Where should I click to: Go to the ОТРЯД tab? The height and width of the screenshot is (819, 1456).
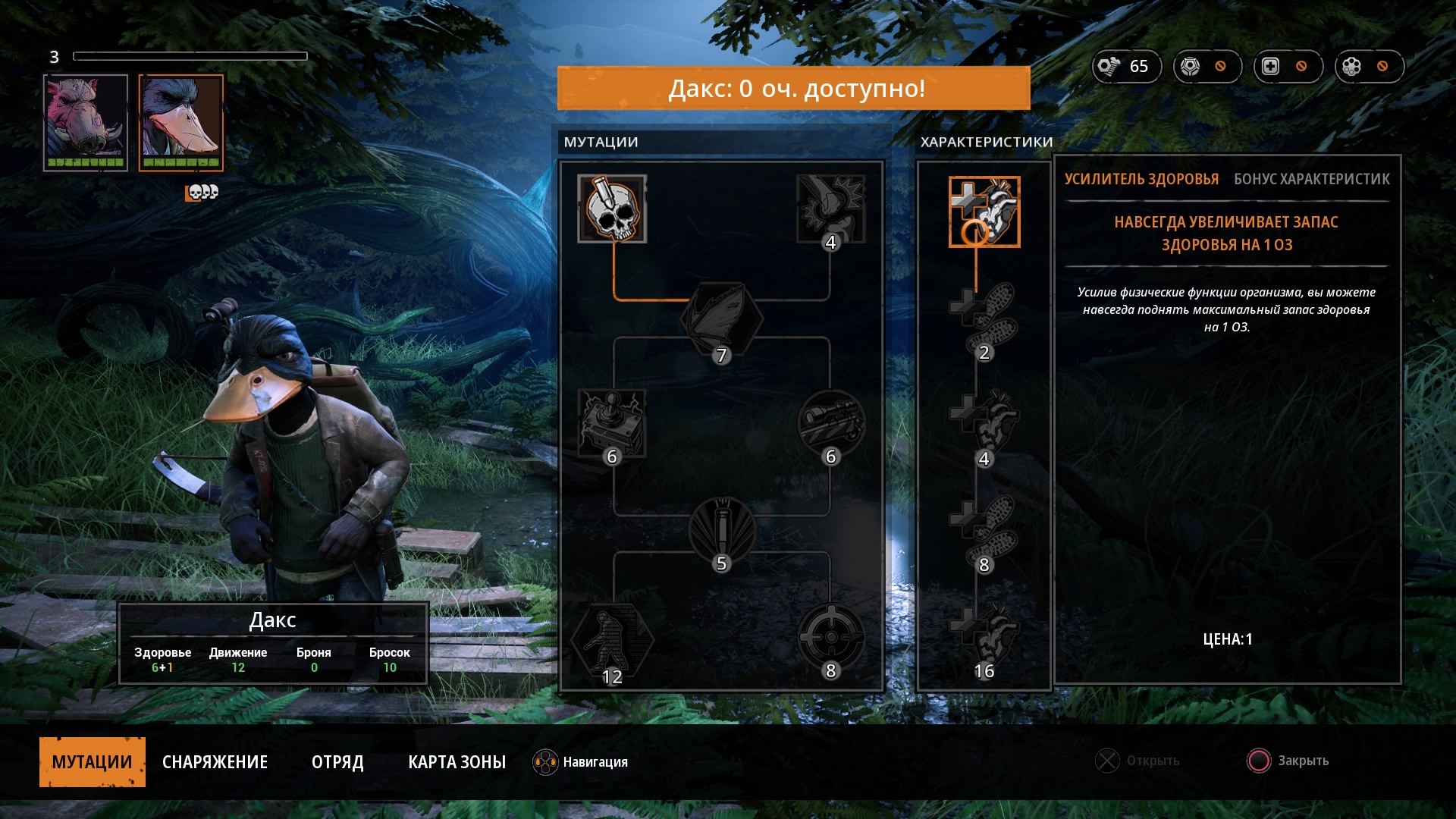(337, 761)
